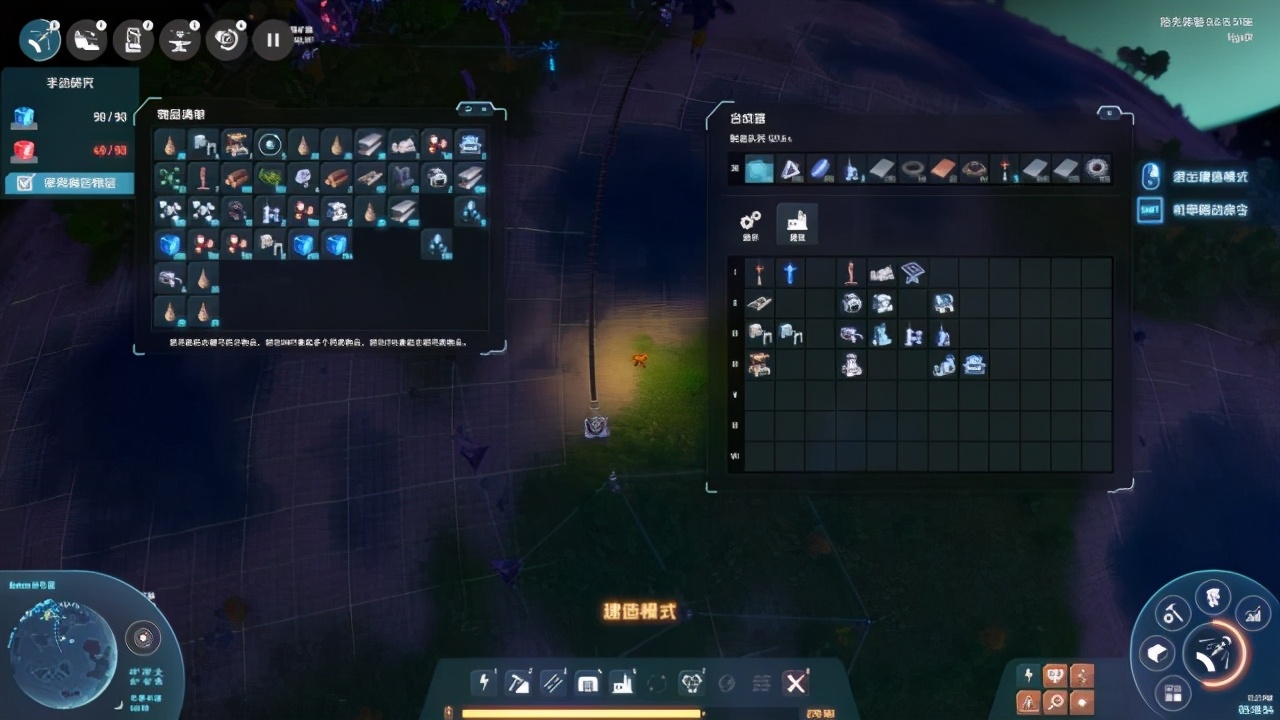The width and height of the screenshot is (1280, 720).
Task: Select the factory building tool in build toolbar
Action: [623, 682]
